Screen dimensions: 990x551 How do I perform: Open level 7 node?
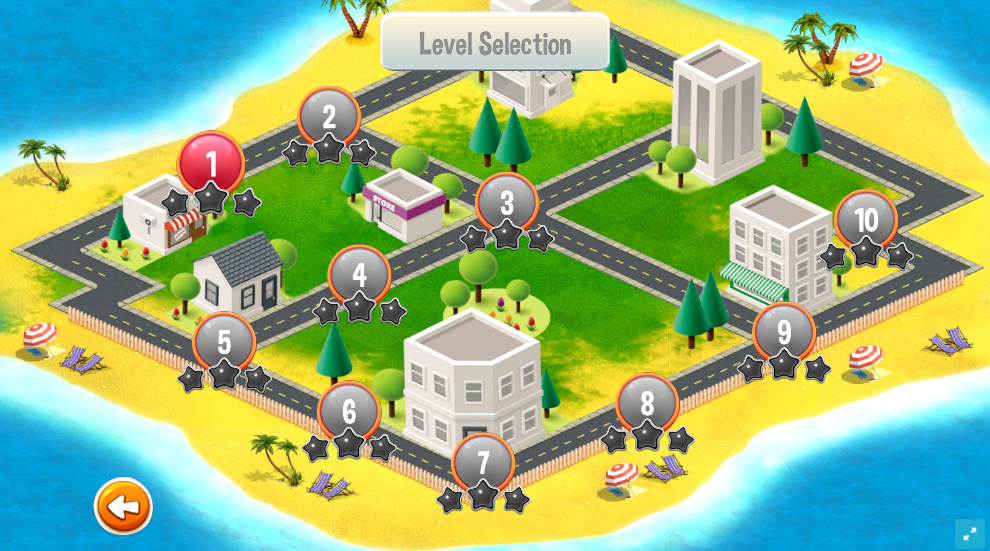[484, 462]
